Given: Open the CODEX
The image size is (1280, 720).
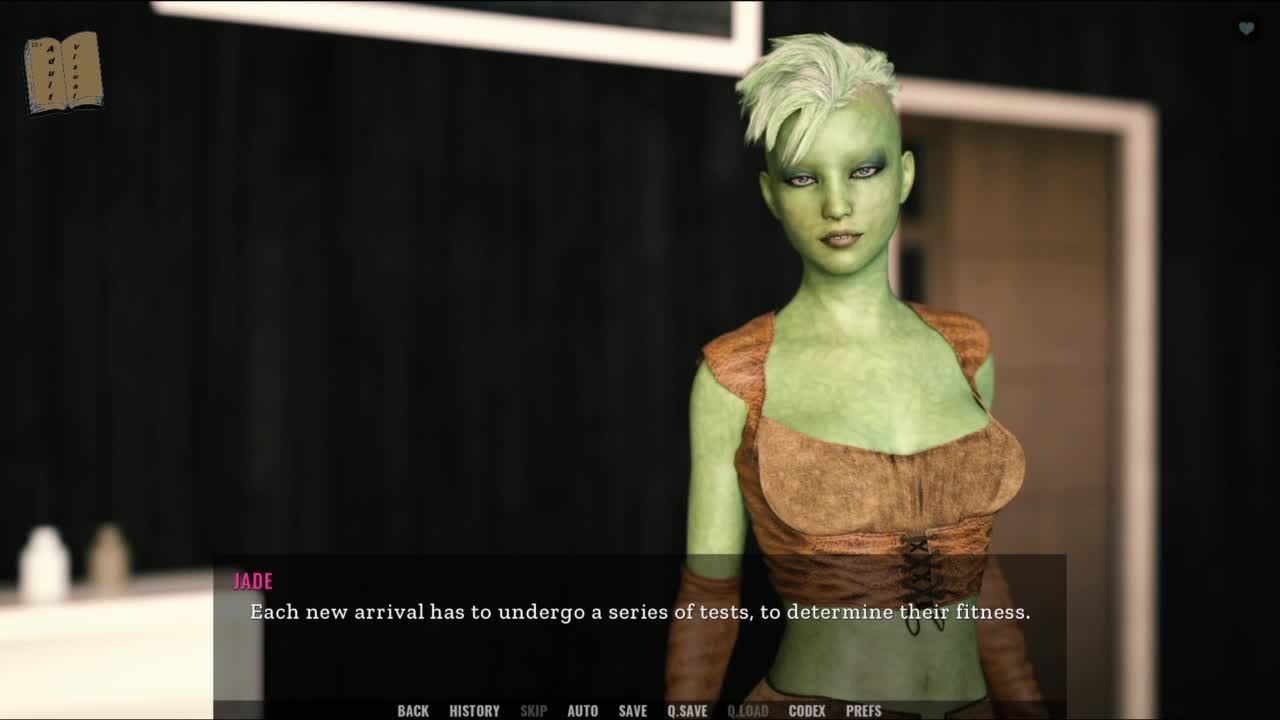Looking at the screenshot, I should click(x=807, y=711).
